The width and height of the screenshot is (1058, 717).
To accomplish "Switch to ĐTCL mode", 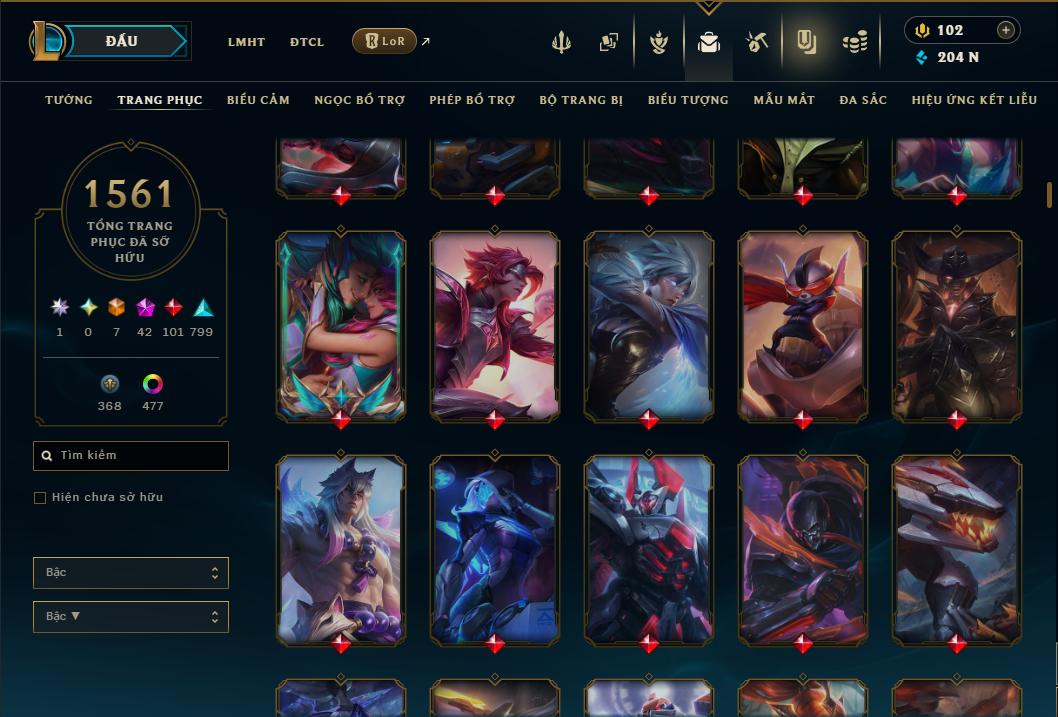I will [x=307, y=42].
